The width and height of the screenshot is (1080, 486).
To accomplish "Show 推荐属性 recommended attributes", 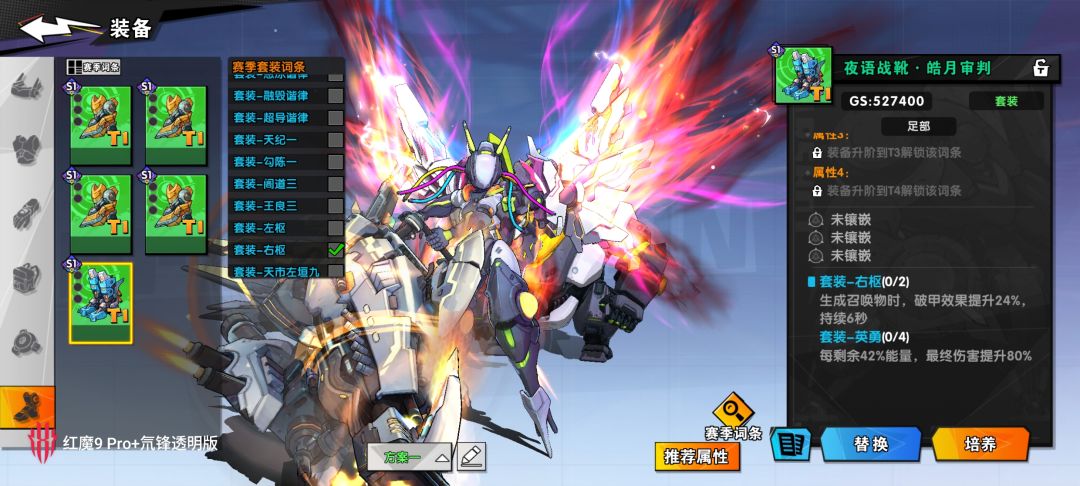I will [698, 457].
